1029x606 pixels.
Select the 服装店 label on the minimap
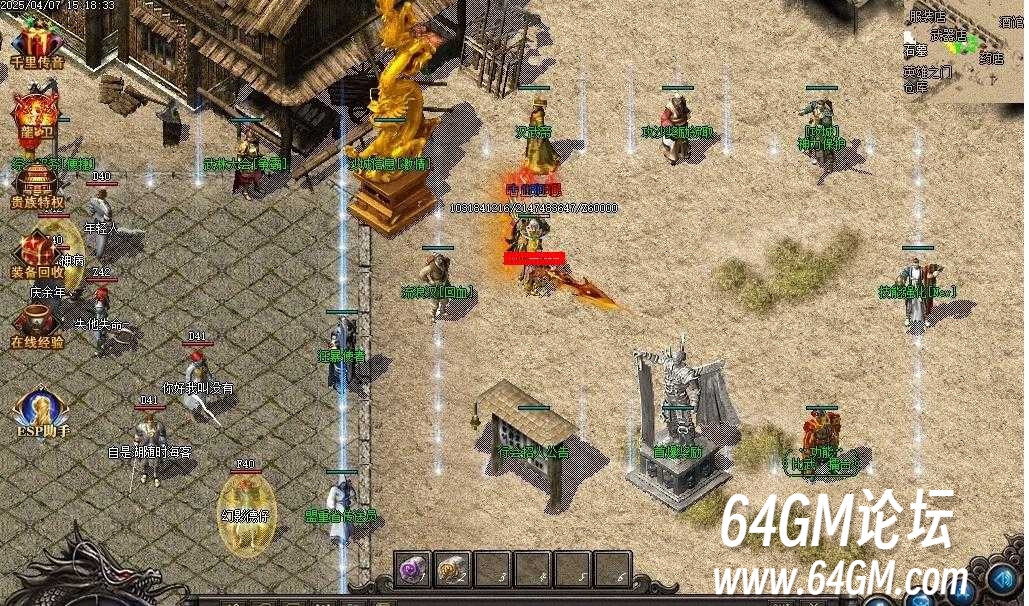tap(927, 17)
